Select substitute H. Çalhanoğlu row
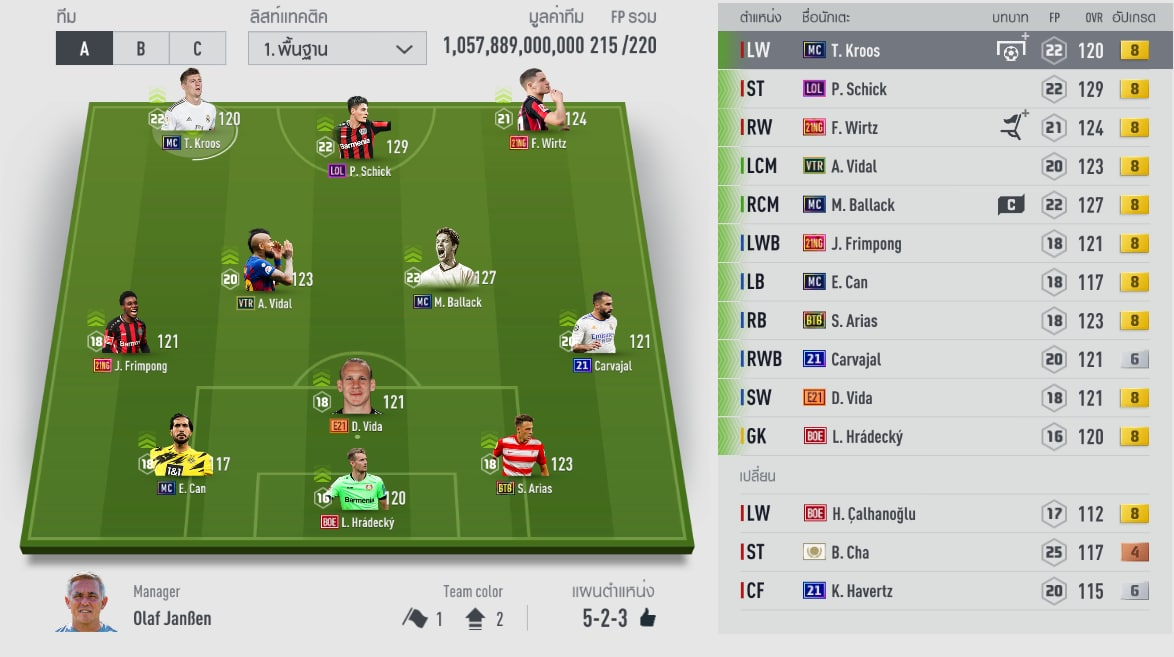 (945, 514)
